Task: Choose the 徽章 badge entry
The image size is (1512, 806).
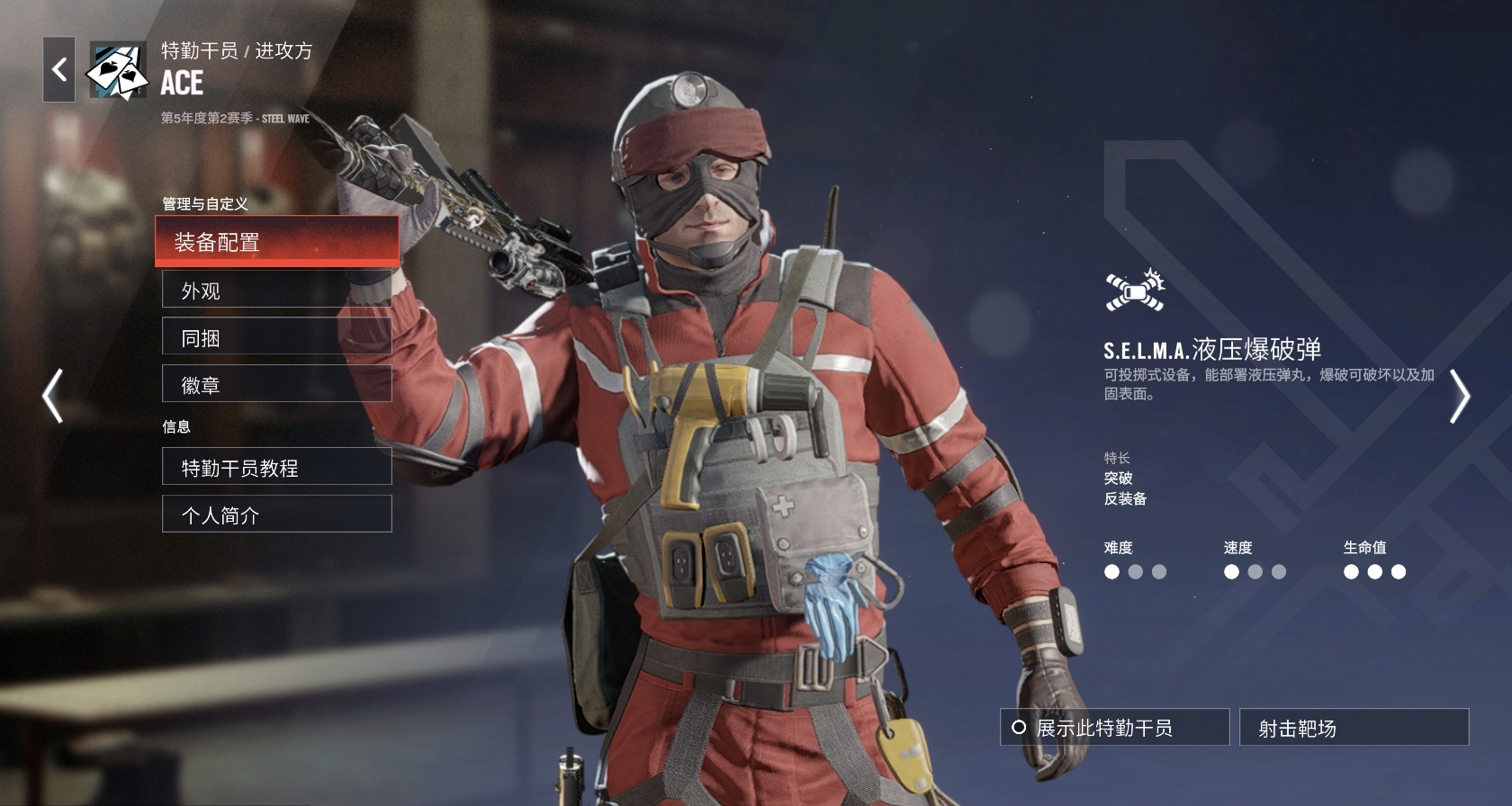Action: [x=276, y=384]
